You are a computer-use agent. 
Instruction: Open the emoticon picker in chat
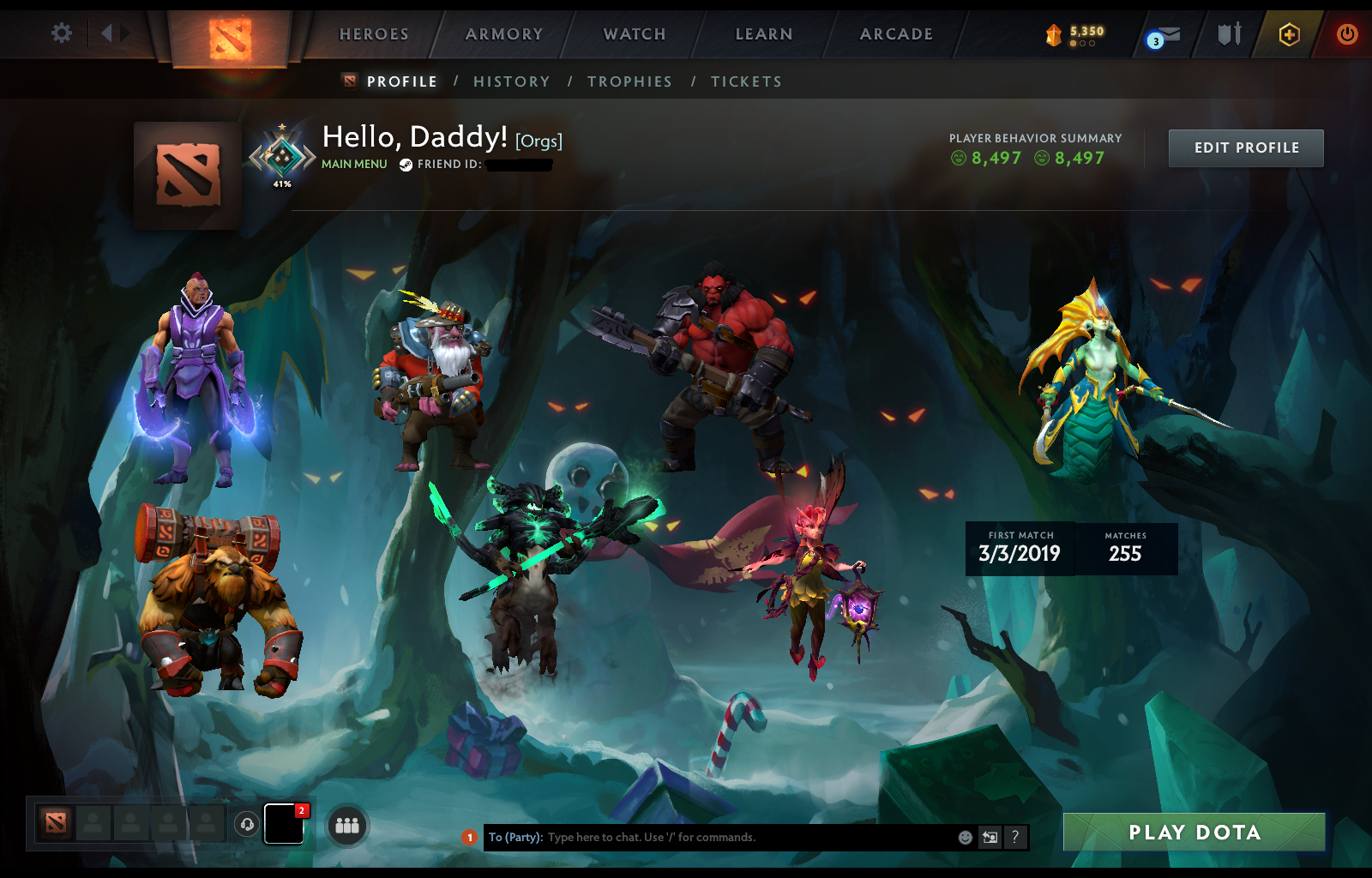964,838
